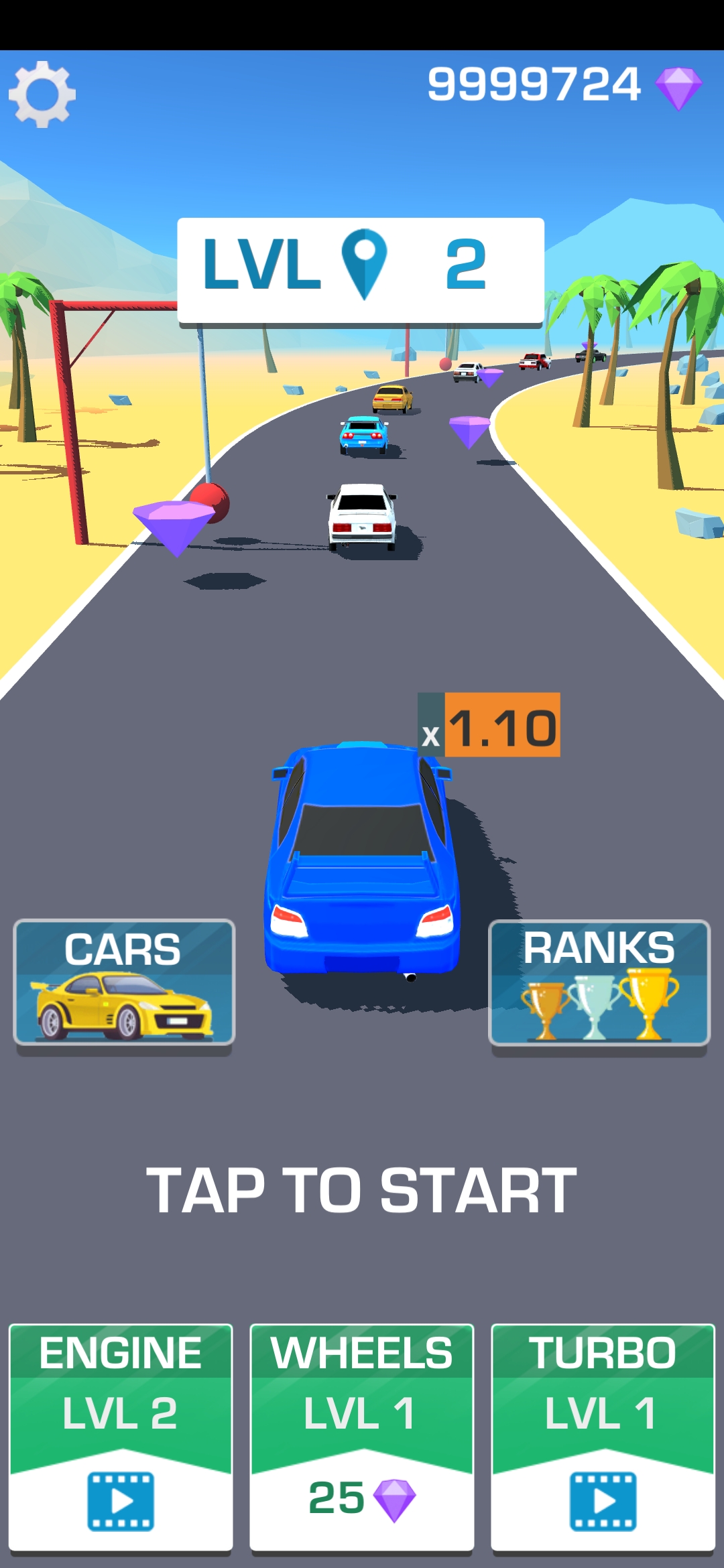Upgrade TURBO by watching a video ad
The height and width of the screenshot is (1568, 724).
pyautogui.click(x=603, y=1437)
